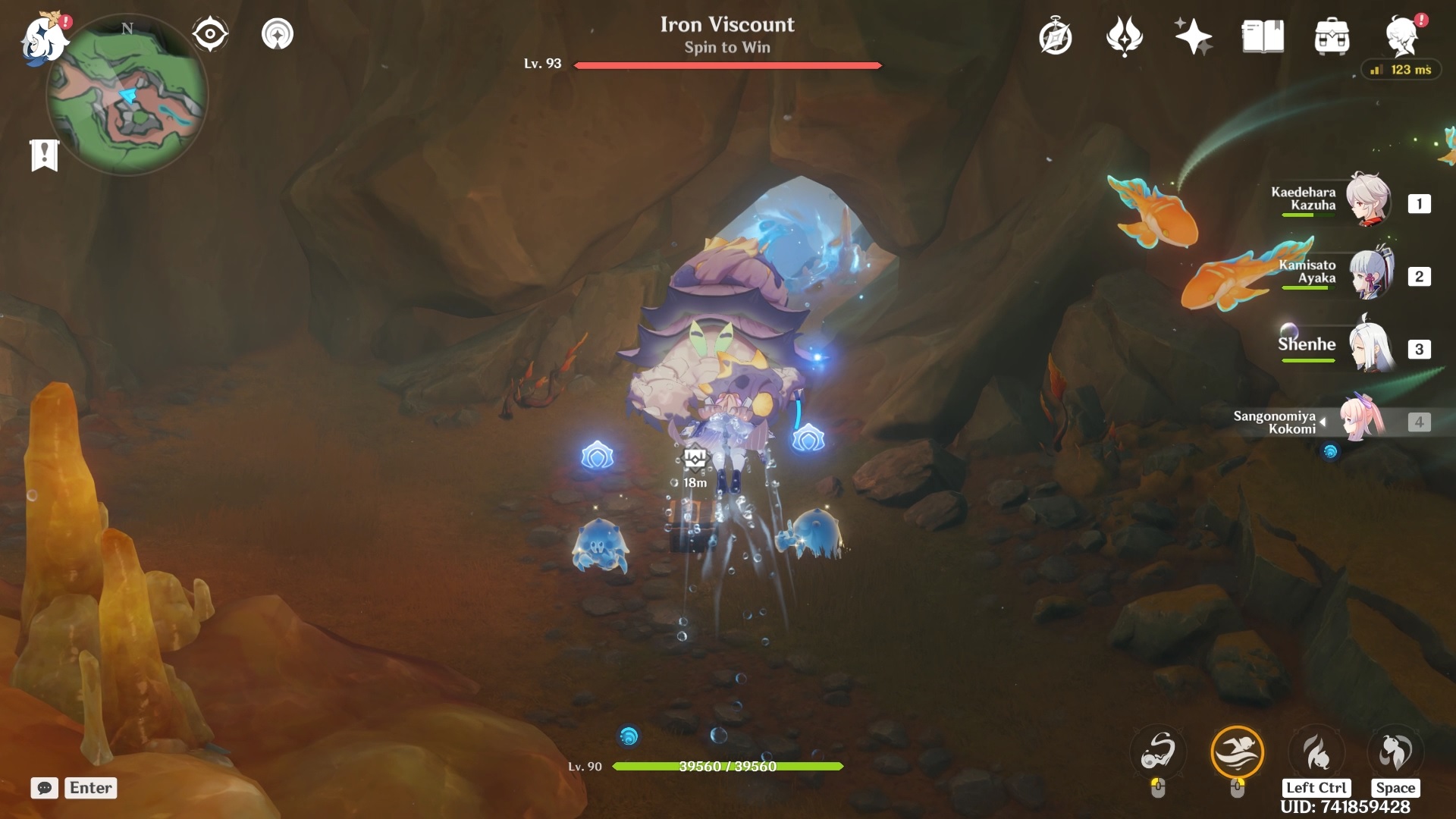Open the Wish star icon
Image resolution: width=1456 pixels, height=819 pixels.
pos(1193,36)
